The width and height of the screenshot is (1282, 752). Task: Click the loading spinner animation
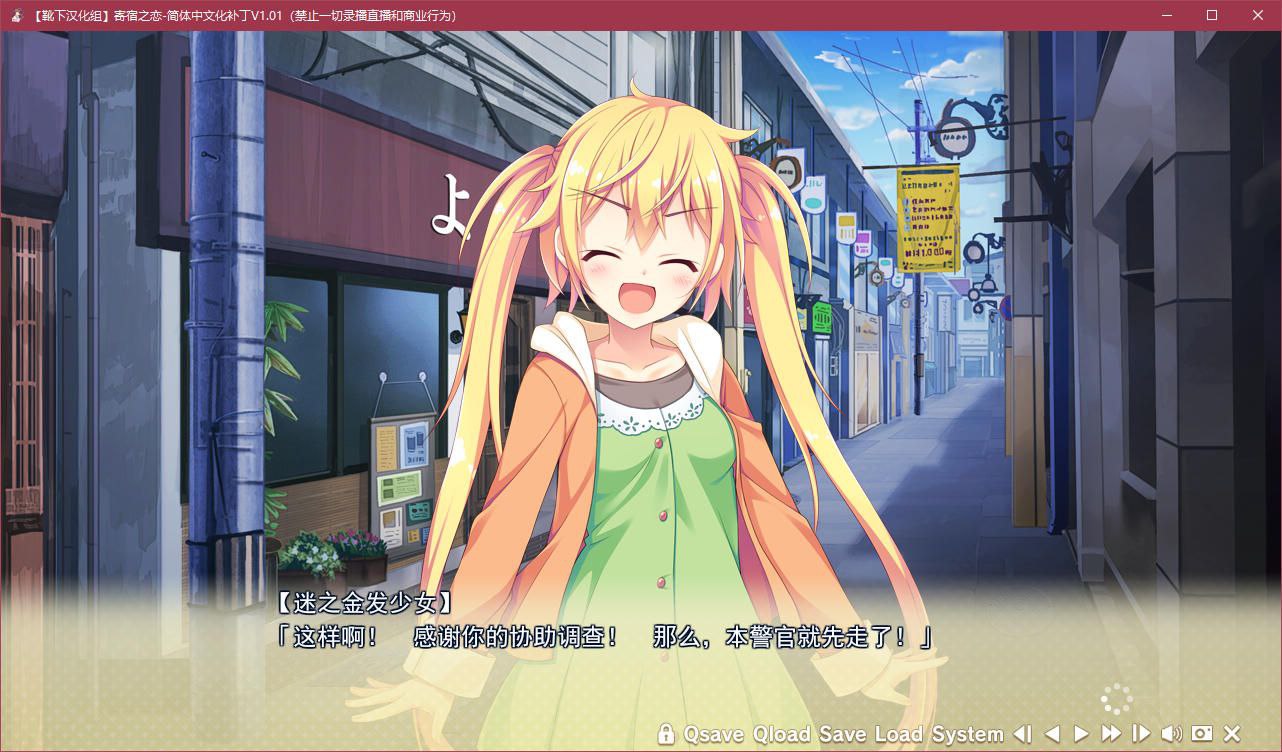click(1114, 698)
